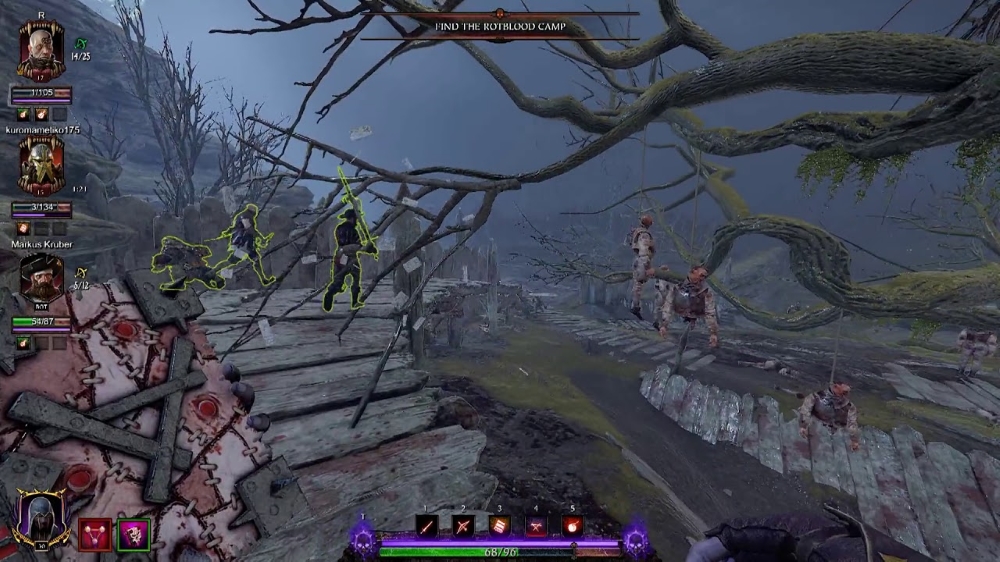Select the red triangle-nodes buff icon
Screen dimensions: 1000x562
coord(95,534)
